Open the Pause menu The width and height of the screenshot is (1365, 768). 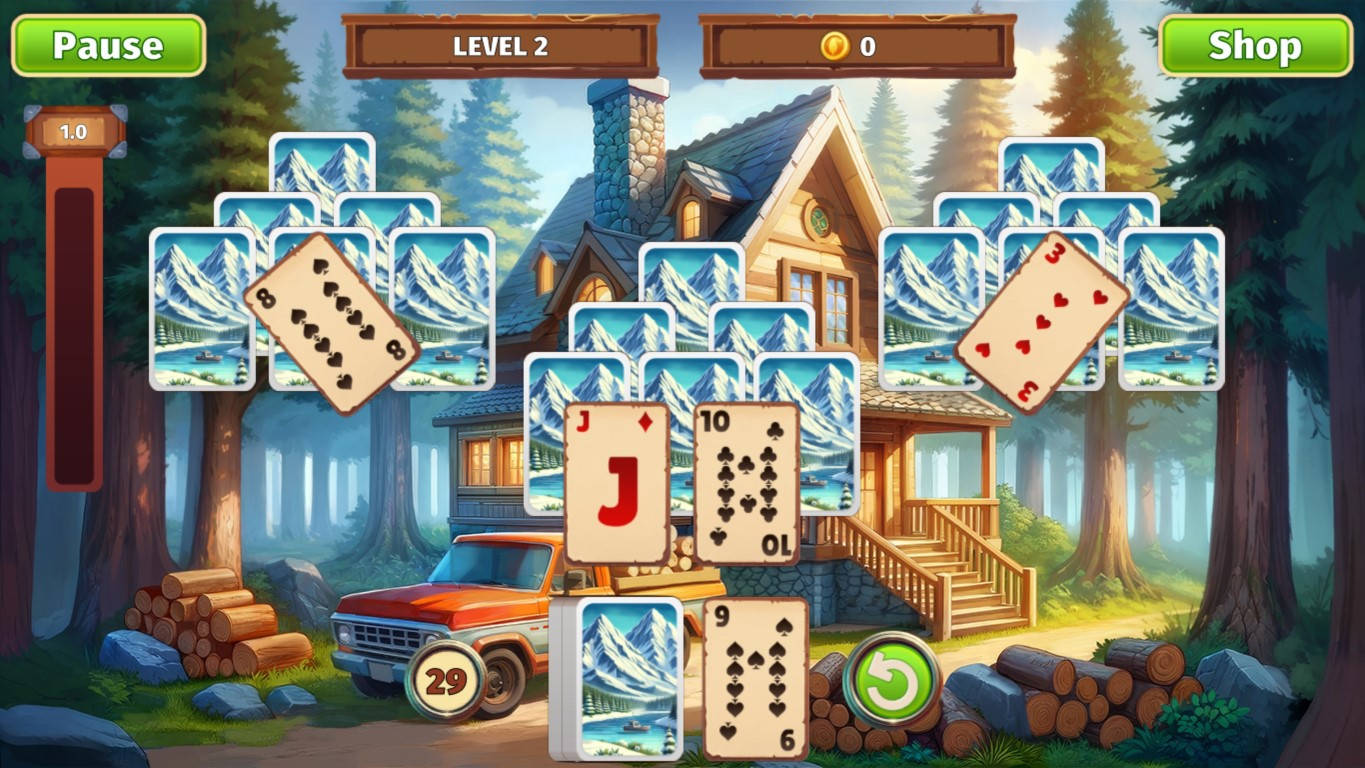[108, 44]
